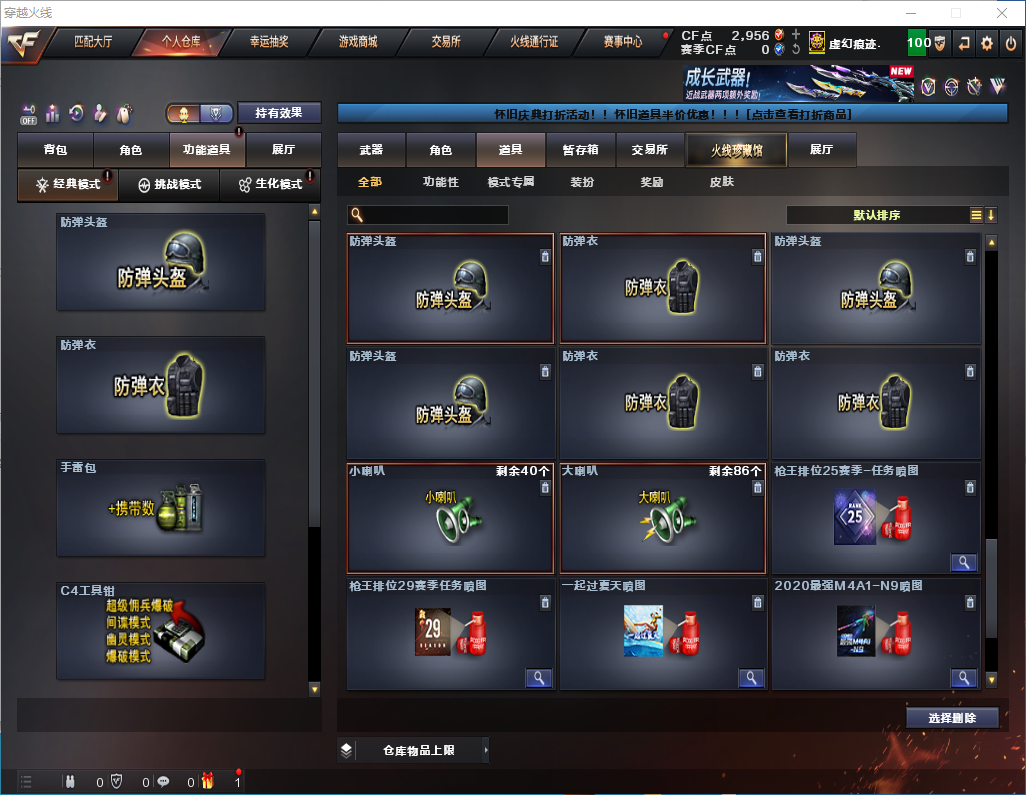Open the settings gear icon
Viewport: 1026px width, 795px height.
(987, 43)
